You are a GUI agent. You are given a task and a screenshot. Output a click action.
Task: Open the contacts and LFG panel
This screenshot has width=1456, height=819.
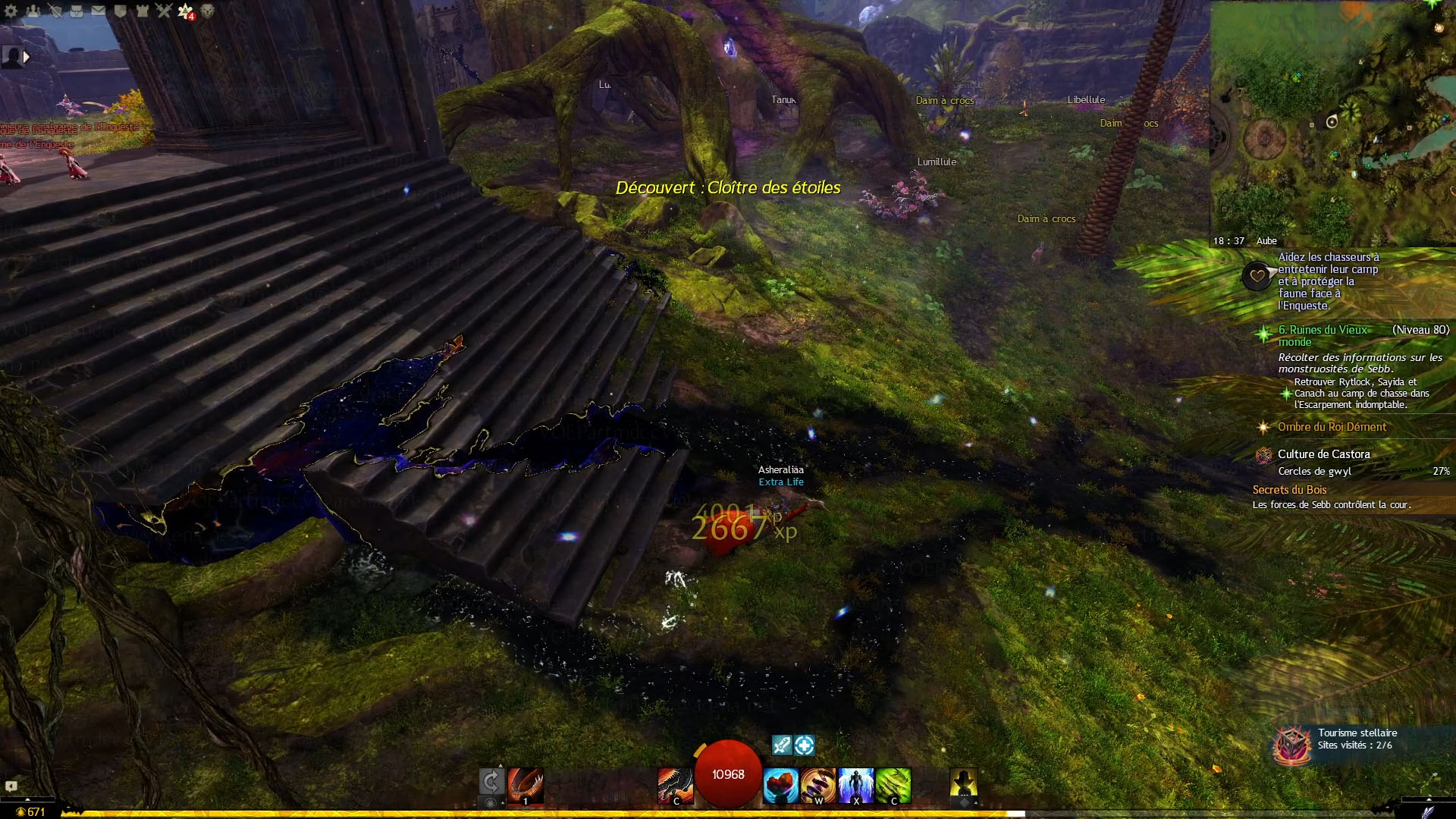click(x=33, y=11)
